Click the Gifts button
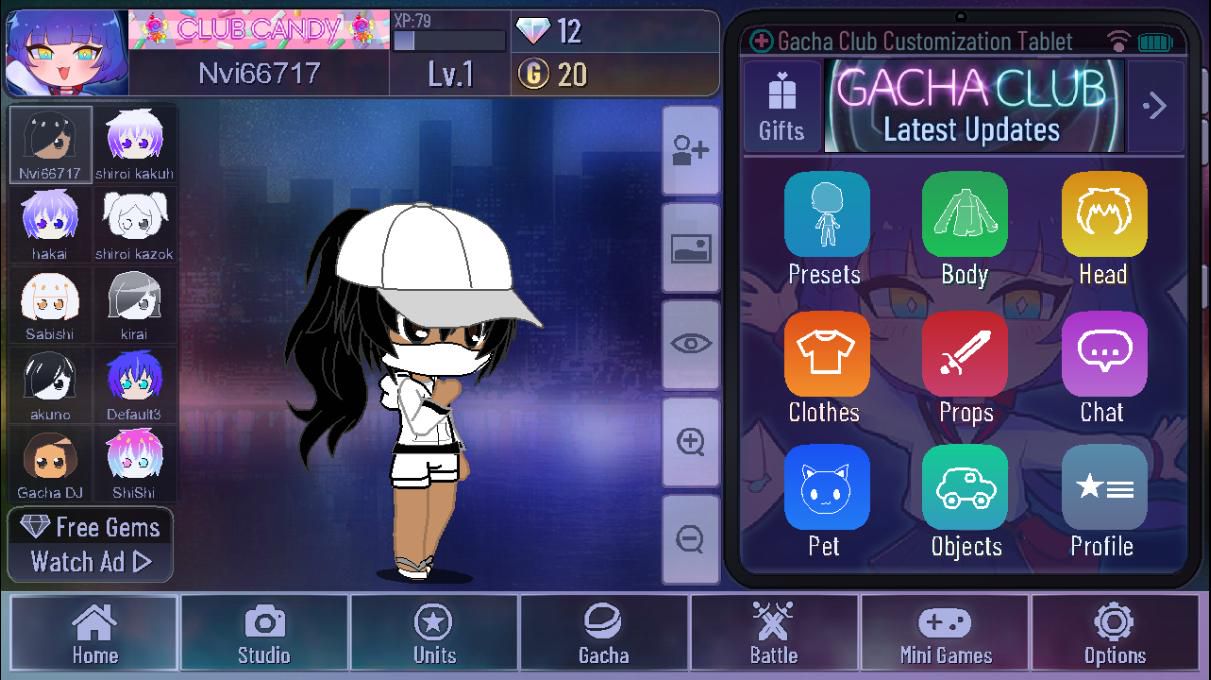The image size is (1211, 680). click(x=781, y=106)
